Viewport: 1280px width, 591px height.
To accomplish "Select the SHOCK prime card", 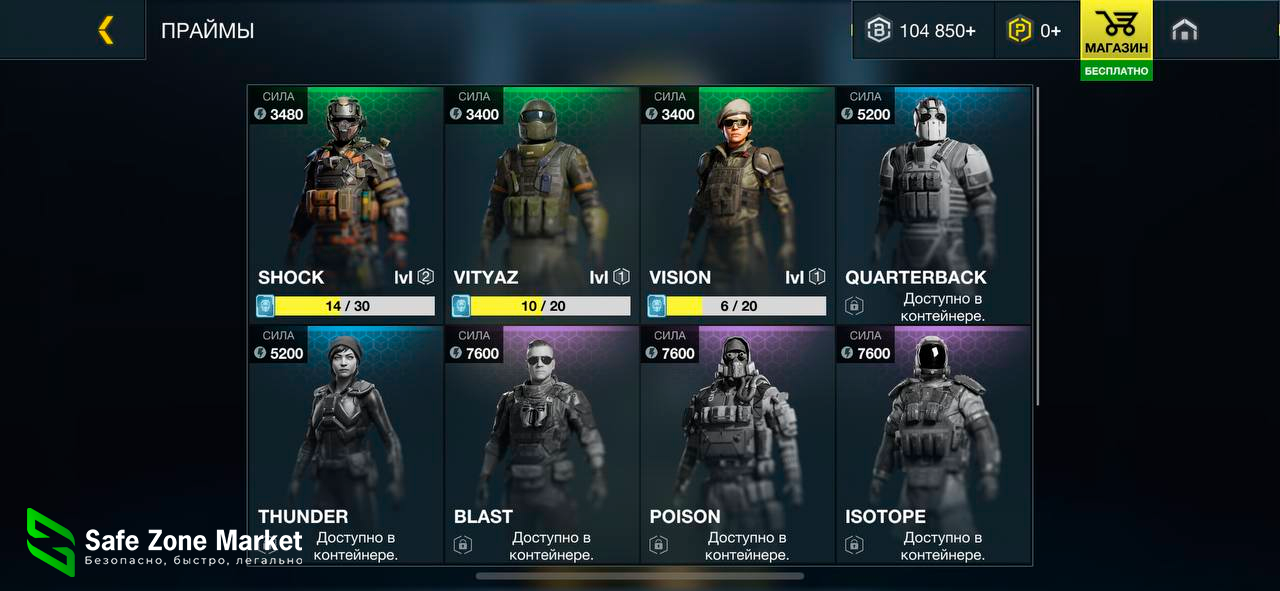I will tap(345, 200).
